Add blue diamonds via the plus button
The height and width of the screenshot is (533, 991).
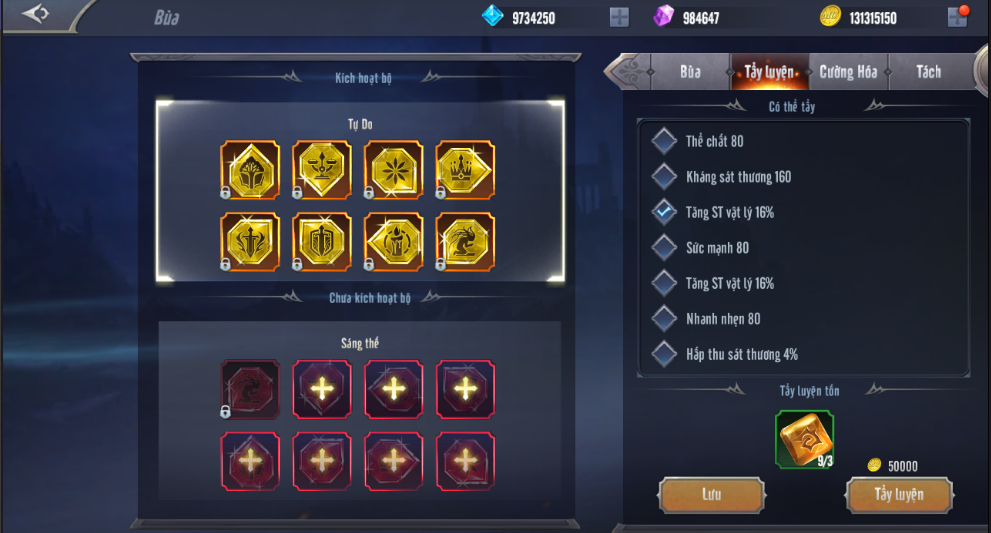click(x=620, y=17)
